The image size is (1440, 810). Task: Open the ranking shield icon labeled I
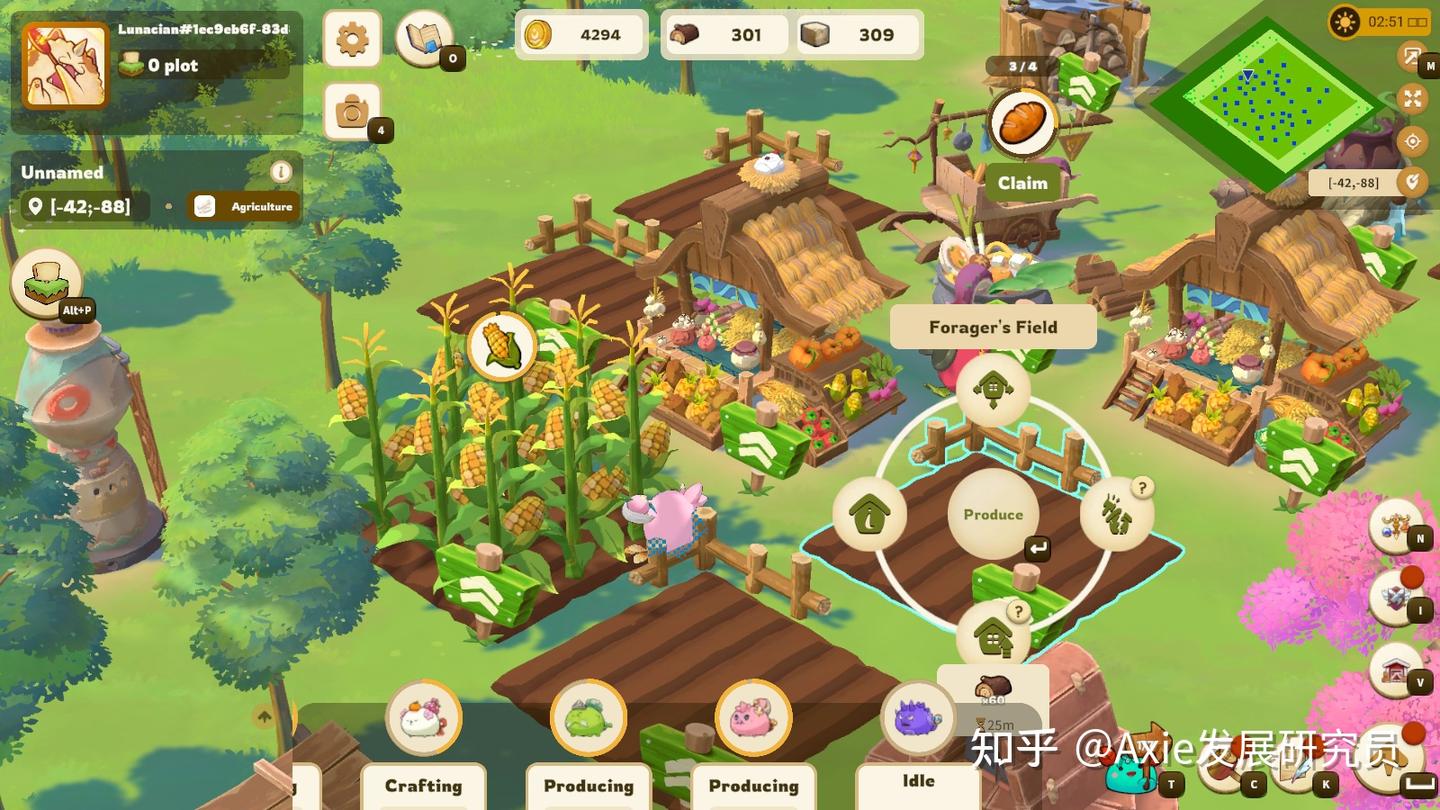click(x=1397, y=600)
